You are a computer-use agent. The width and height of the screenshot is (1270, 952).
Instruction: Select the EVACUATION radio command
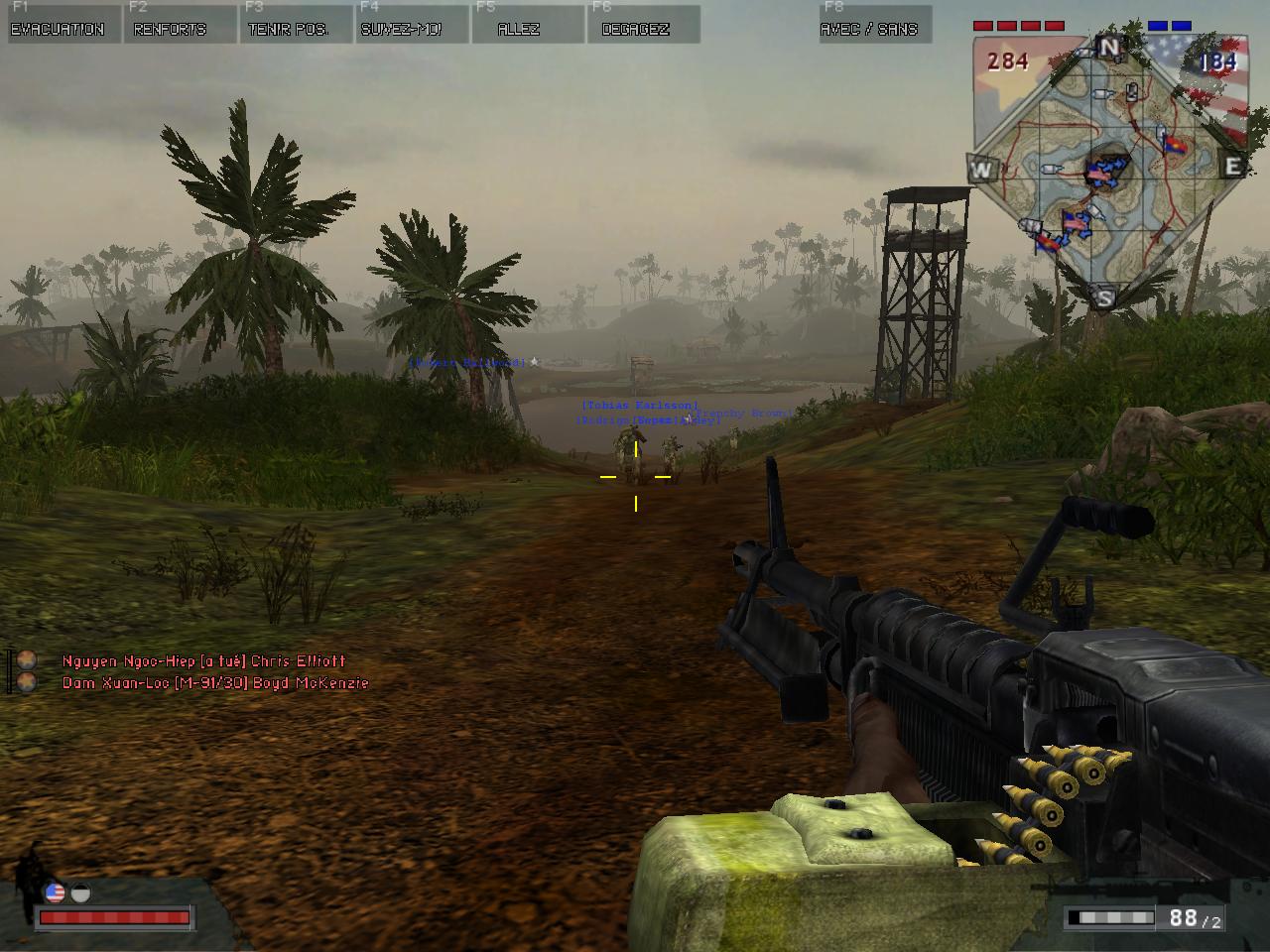pos(58,28)
